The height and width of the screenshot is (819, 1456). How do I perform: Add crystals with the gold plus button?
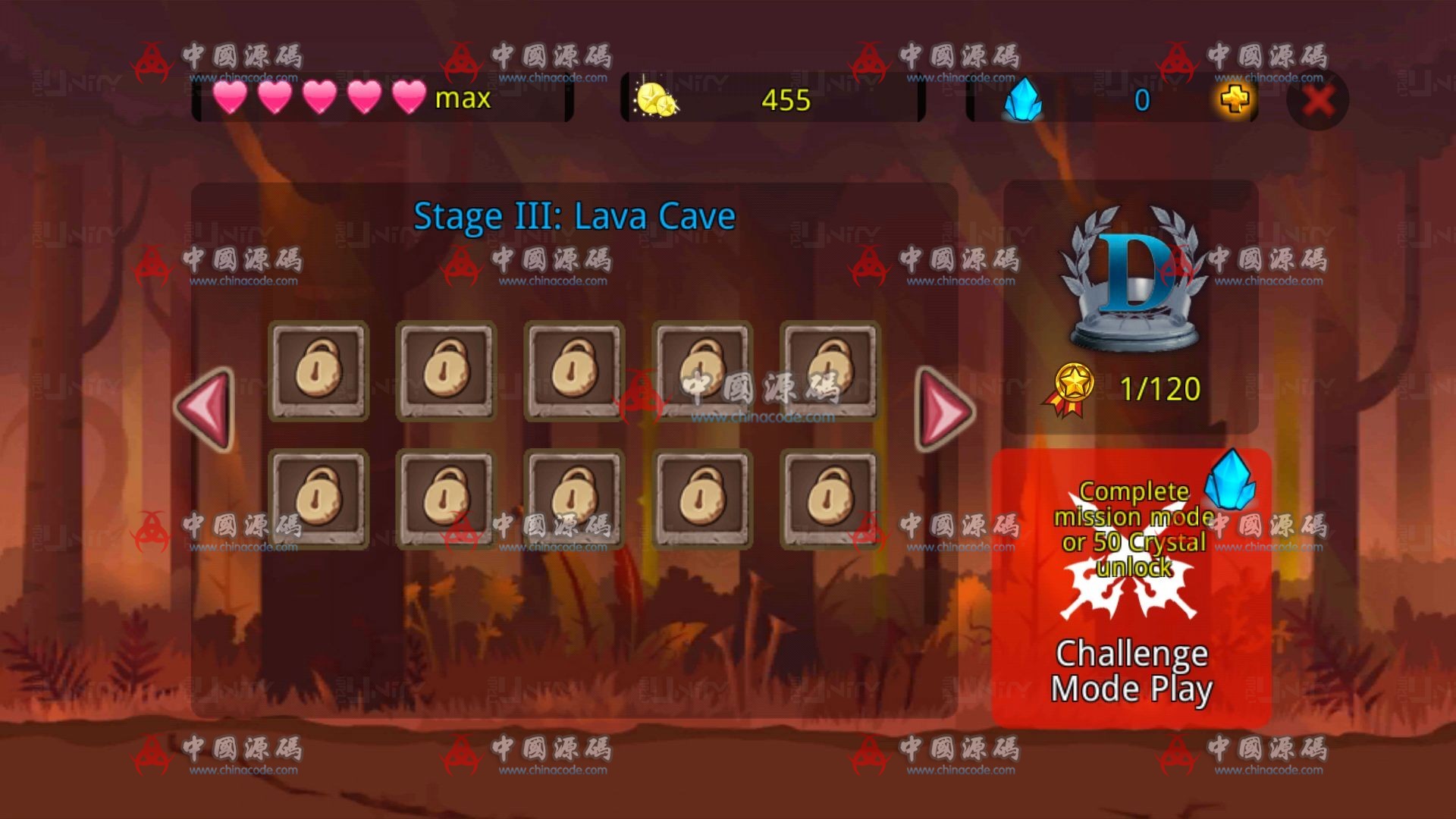click(1235, 99)
